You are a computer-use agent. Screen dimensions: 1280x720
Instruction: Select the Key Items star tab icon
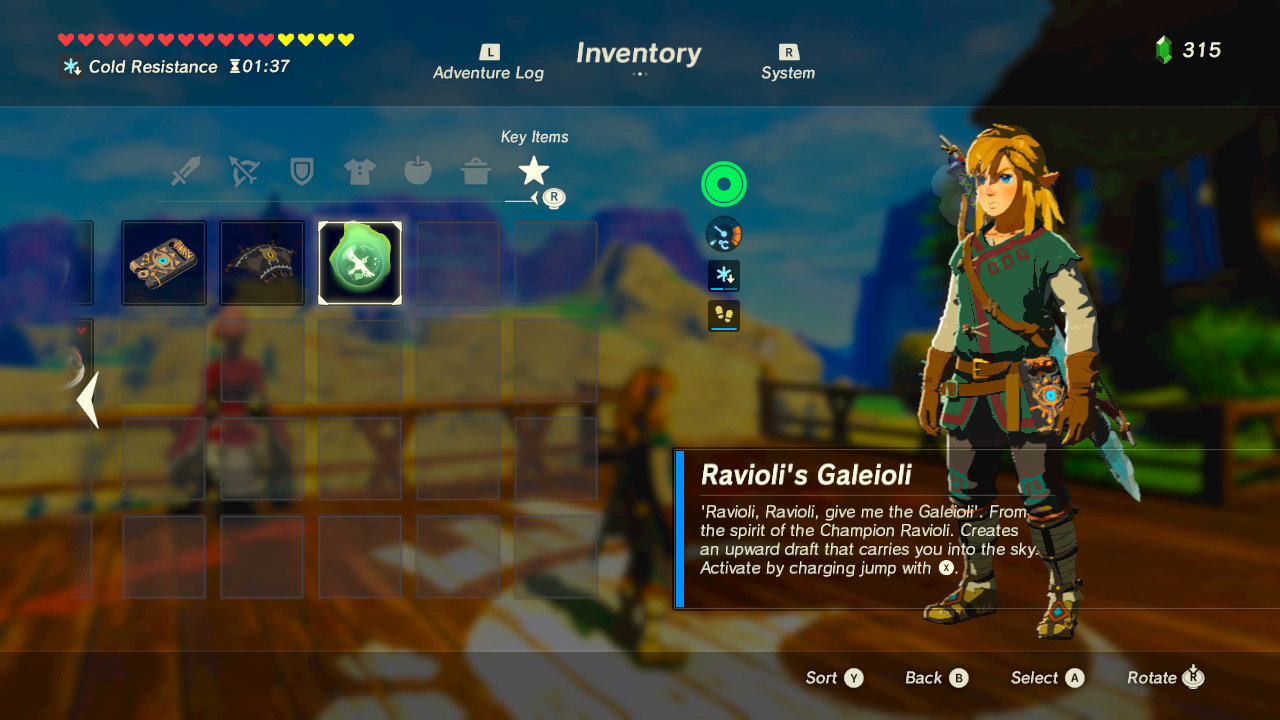pos(535,168)
